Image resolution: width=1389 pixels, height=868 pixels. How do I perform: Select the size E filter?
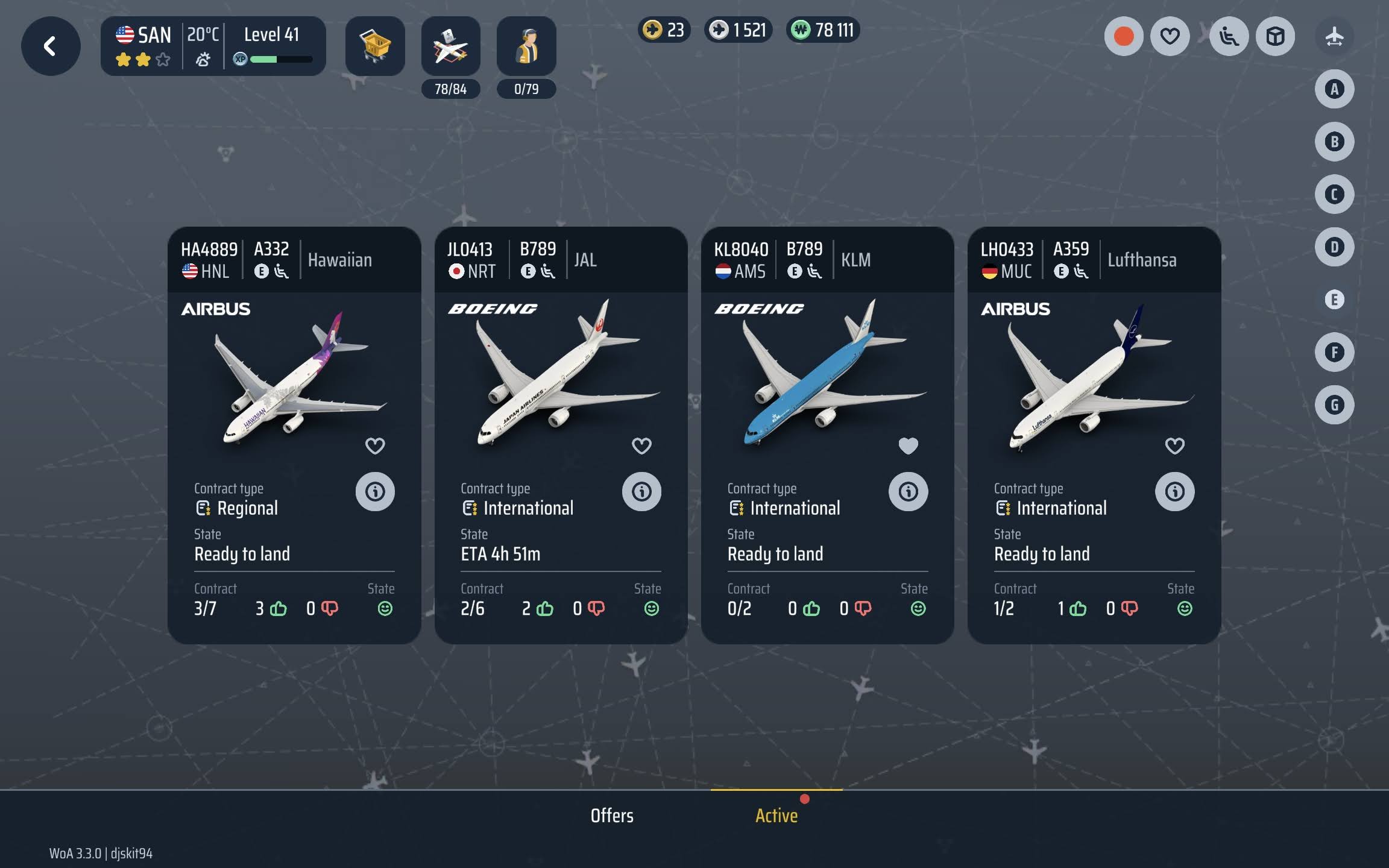pos(1334,300)
